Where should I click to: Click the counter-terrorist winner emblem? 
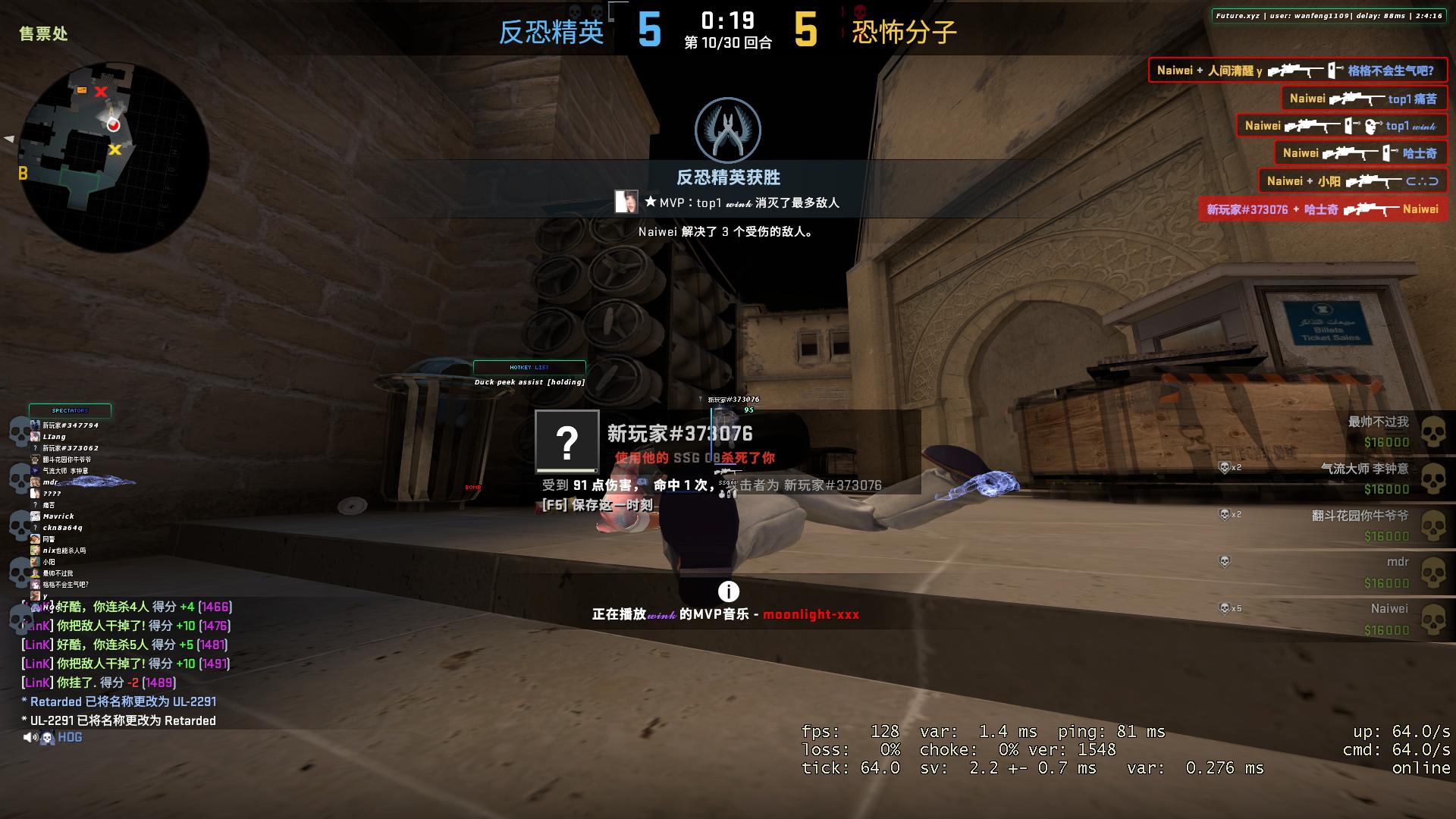tap(728, 130)
